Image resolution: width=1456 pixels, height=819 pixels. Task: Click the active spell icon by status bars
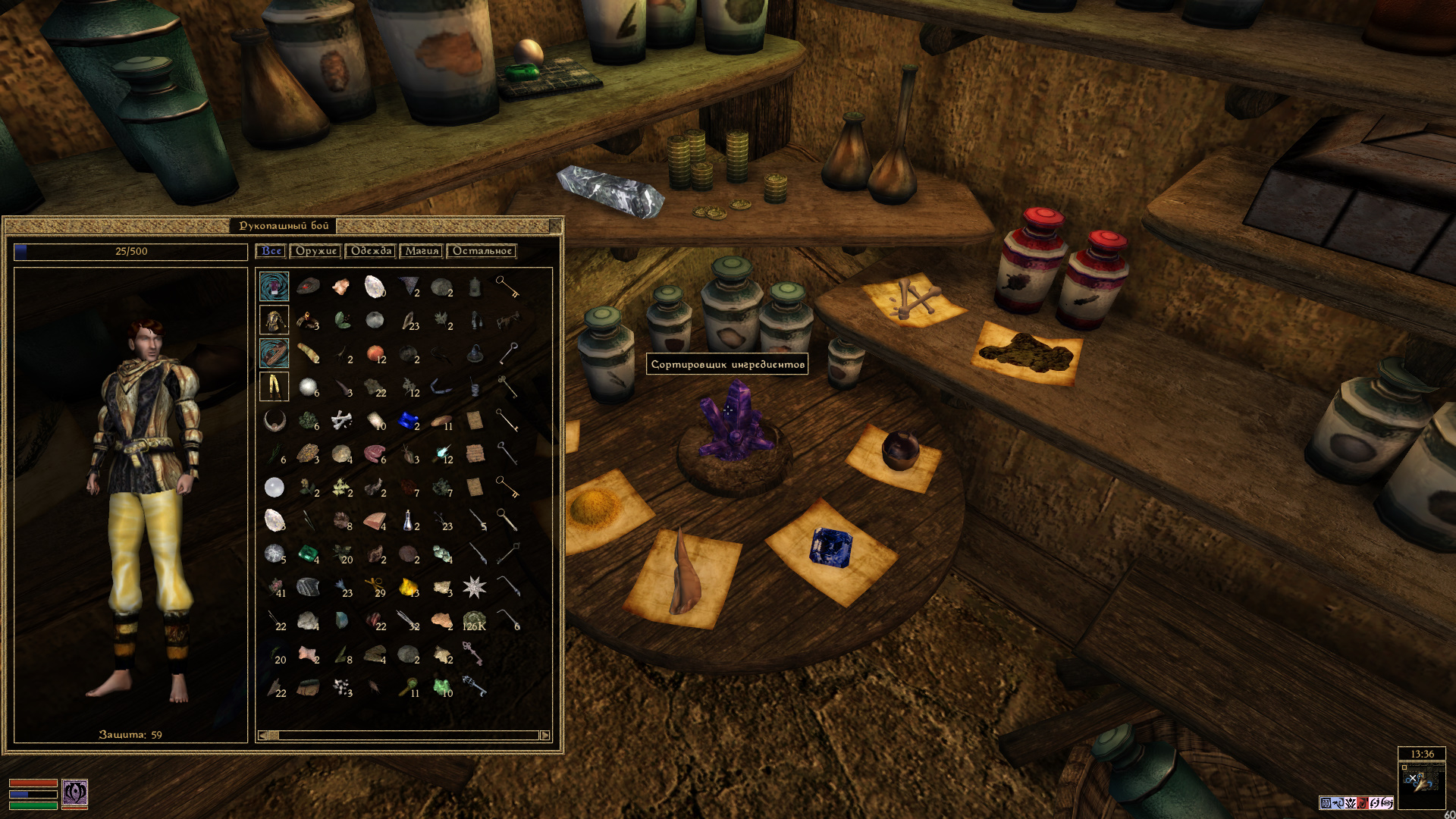(x=74, y=793)
